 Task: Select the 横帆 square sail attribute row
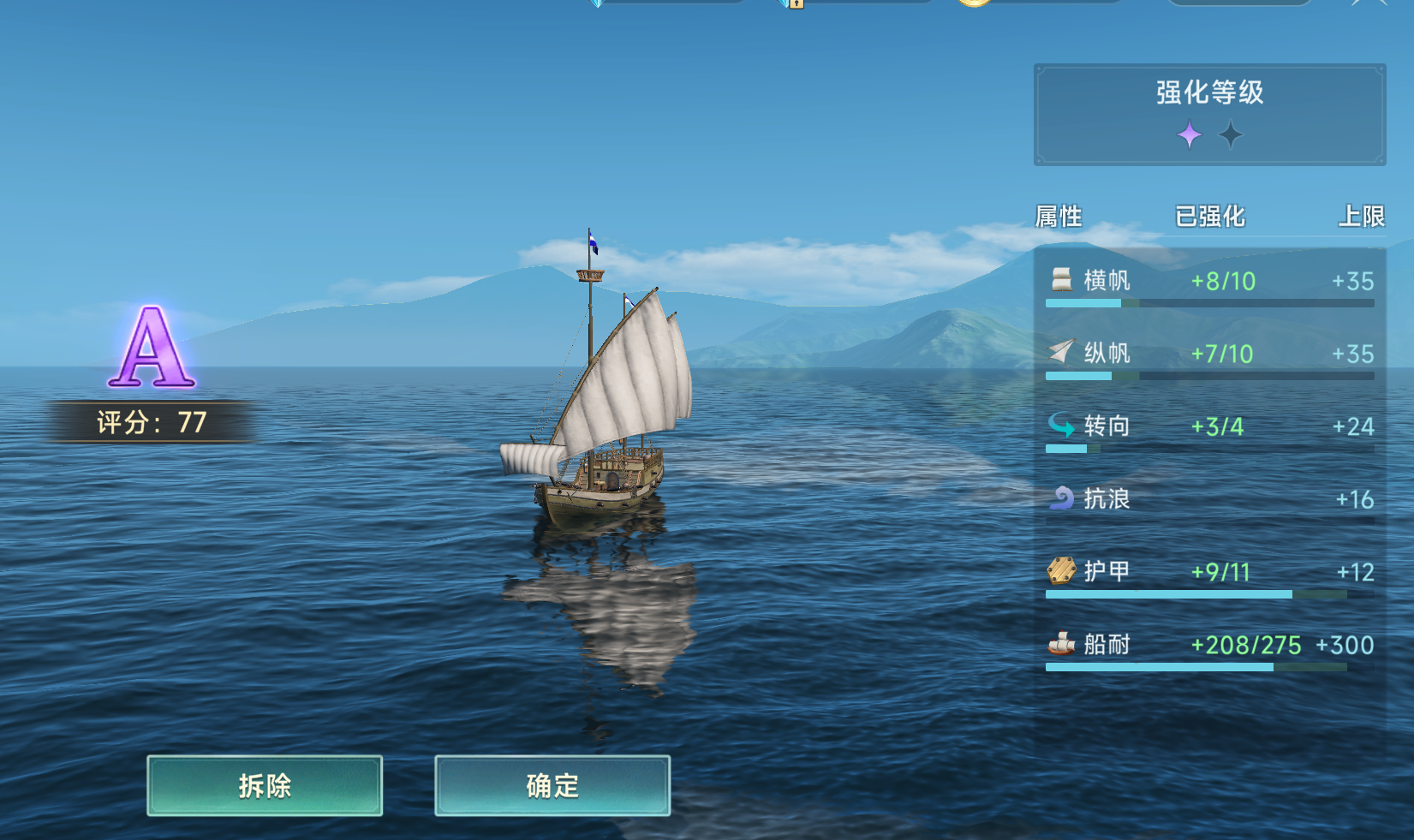(x=1209, y=283)
